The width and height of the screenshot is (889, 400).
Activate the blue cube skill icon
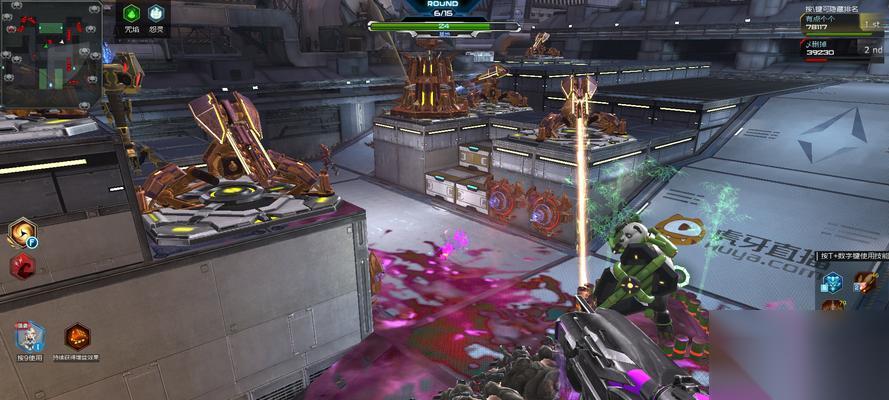pyautogui.click(x=832, y=281)
